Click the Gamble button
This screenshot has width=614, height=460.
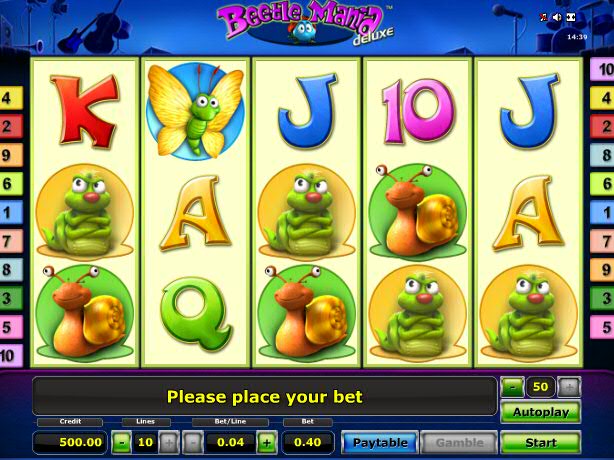pos(459,442)
